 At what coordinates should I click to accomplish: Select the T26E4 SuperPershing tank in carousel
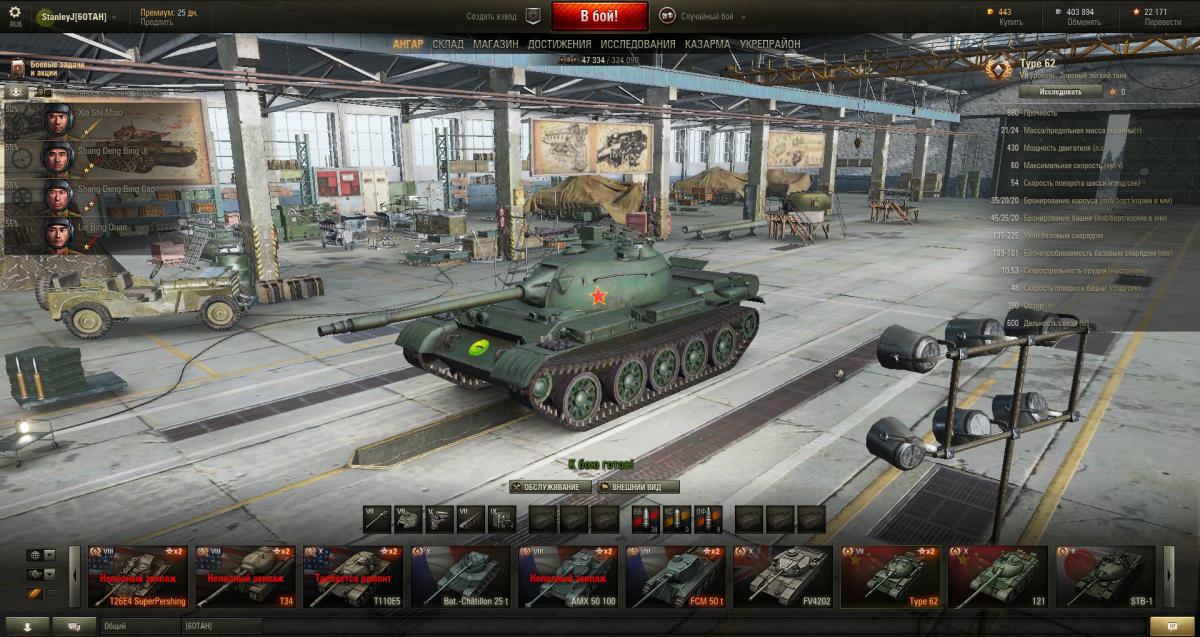(137, 577)
